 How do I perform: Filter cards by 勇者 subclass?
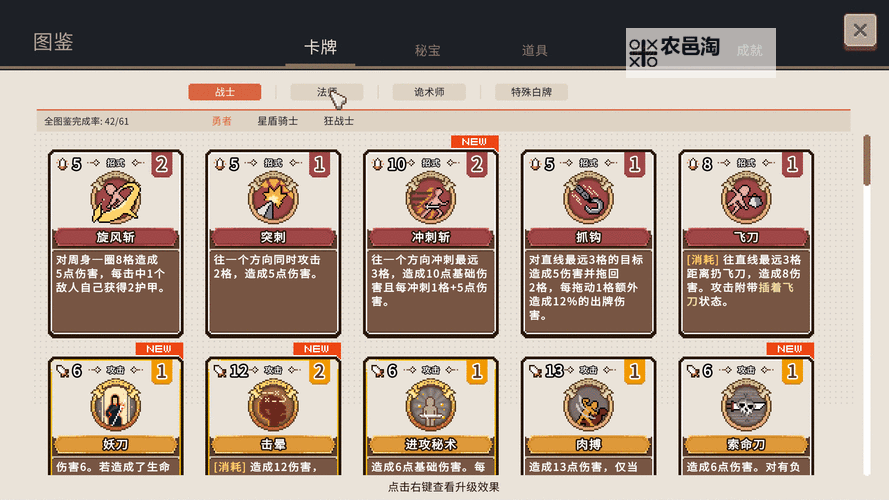click(x=221, y=121)
